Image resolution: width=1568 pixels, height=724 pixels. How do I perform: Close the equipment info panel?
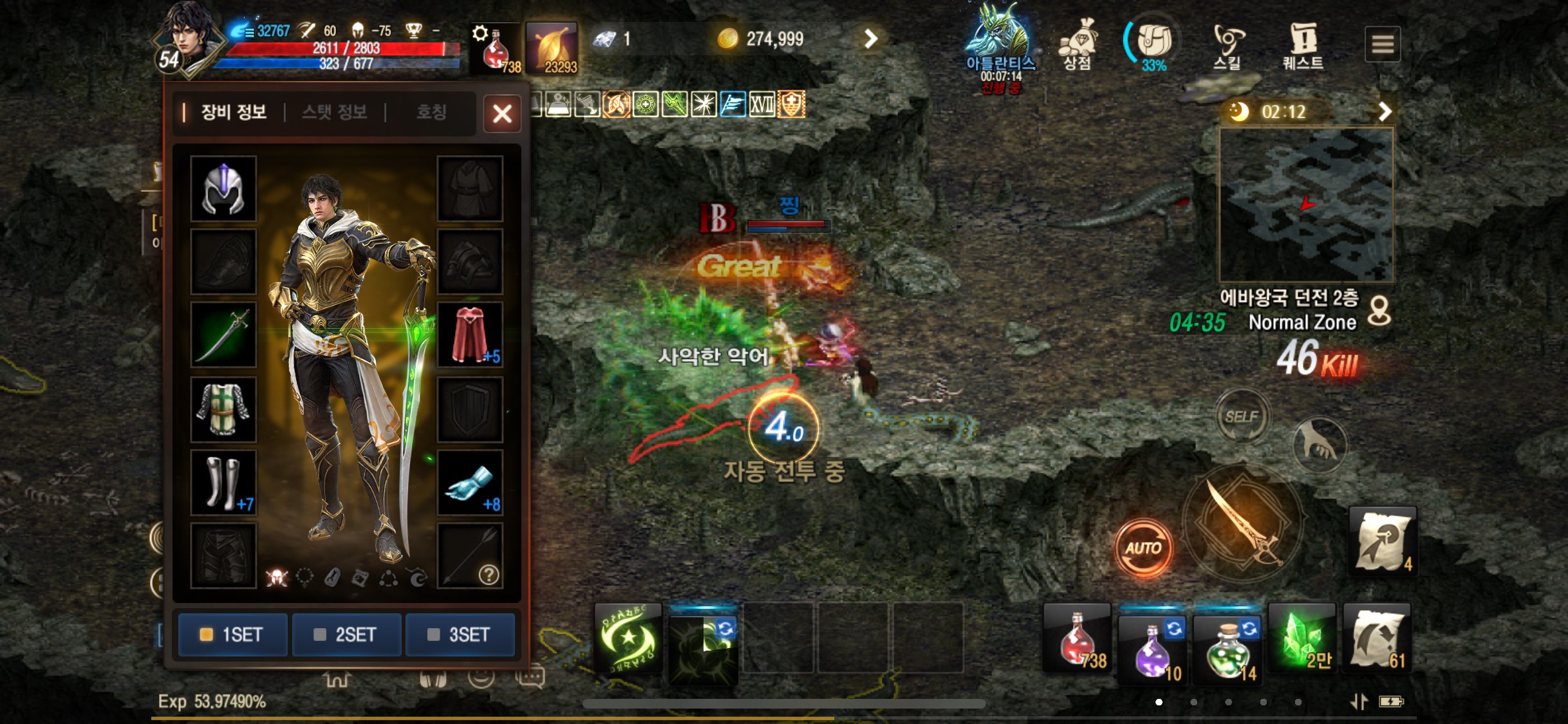[x=502, y=114]
